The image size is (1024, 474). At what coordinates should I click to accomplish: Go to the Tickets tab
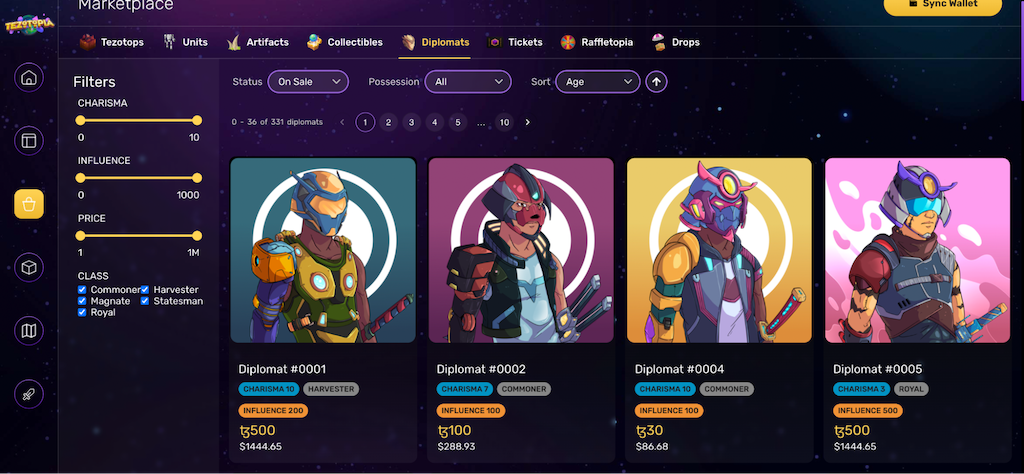(515, 42)
